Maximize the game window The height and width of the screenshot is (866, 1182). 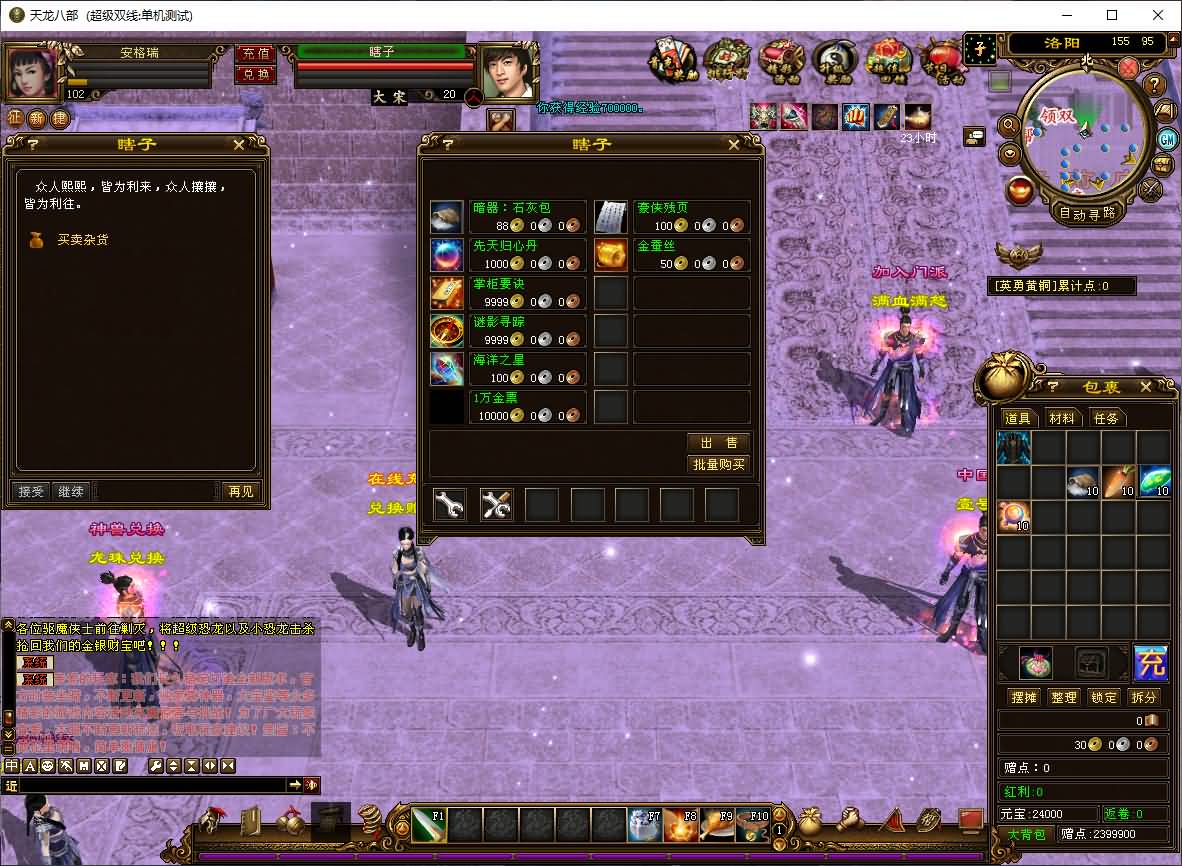pos(1112,15)
